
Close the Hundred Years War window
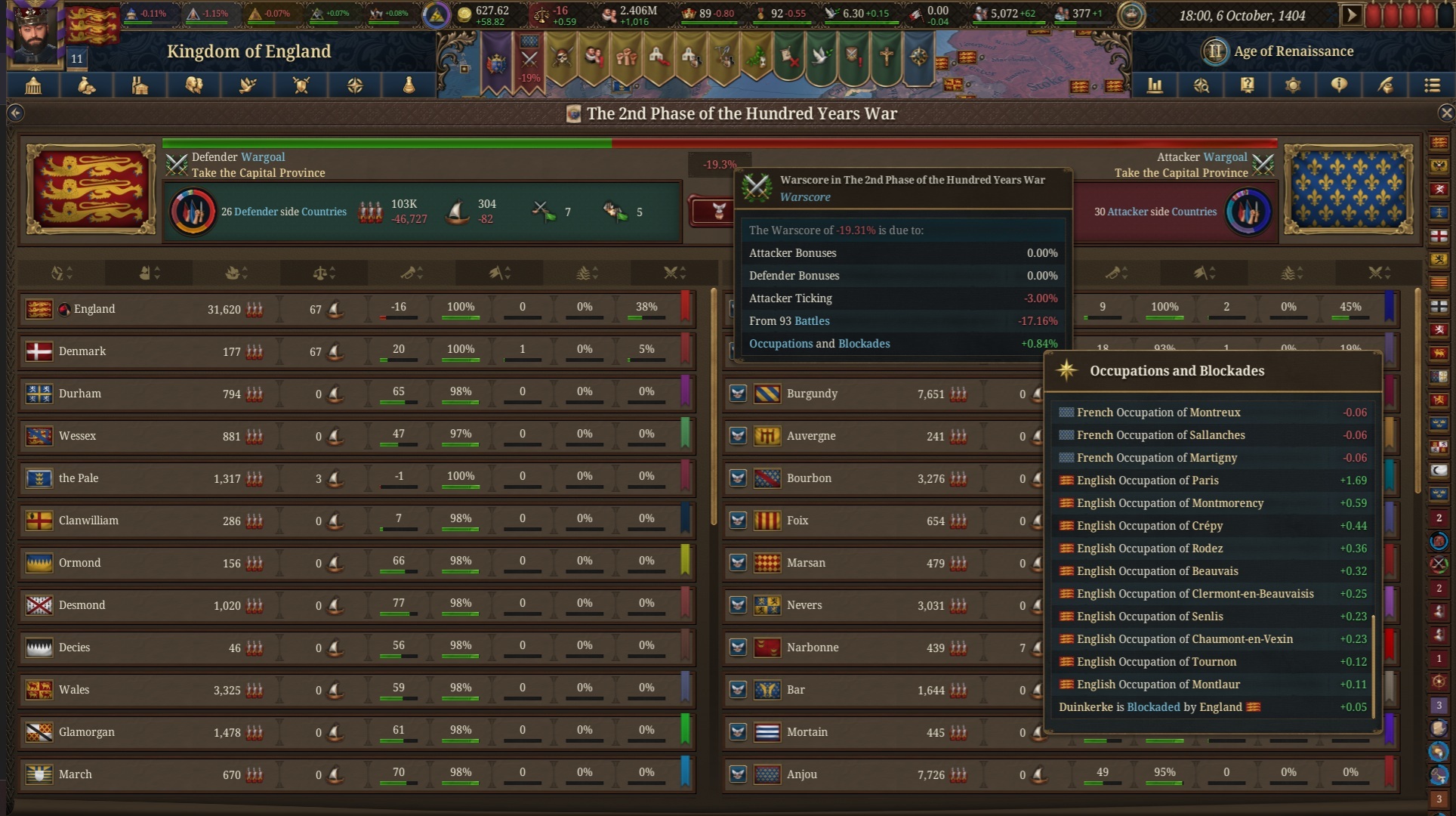pos(1446,113)
